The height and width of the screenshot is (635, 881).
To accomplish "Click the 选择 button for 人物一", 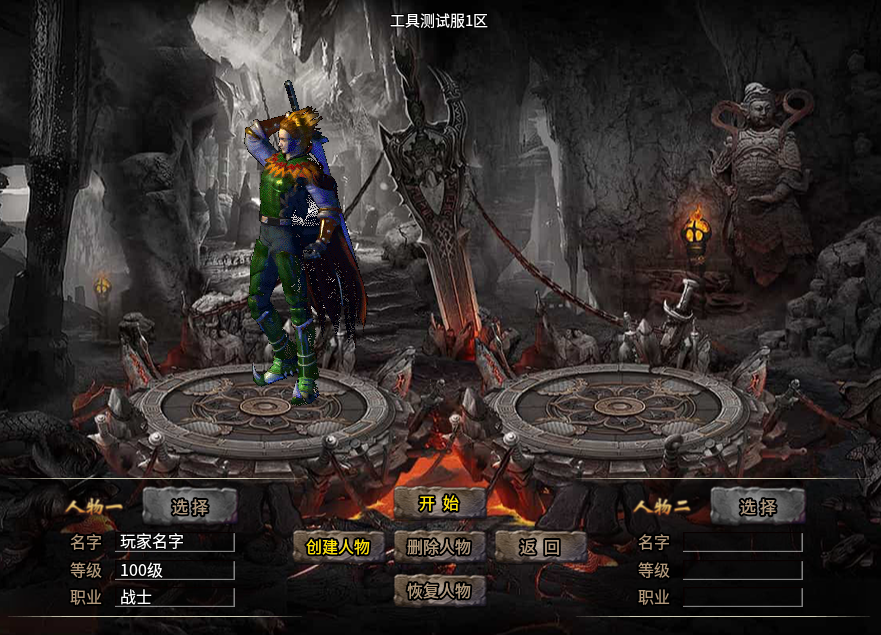I will tap(190, 507).
